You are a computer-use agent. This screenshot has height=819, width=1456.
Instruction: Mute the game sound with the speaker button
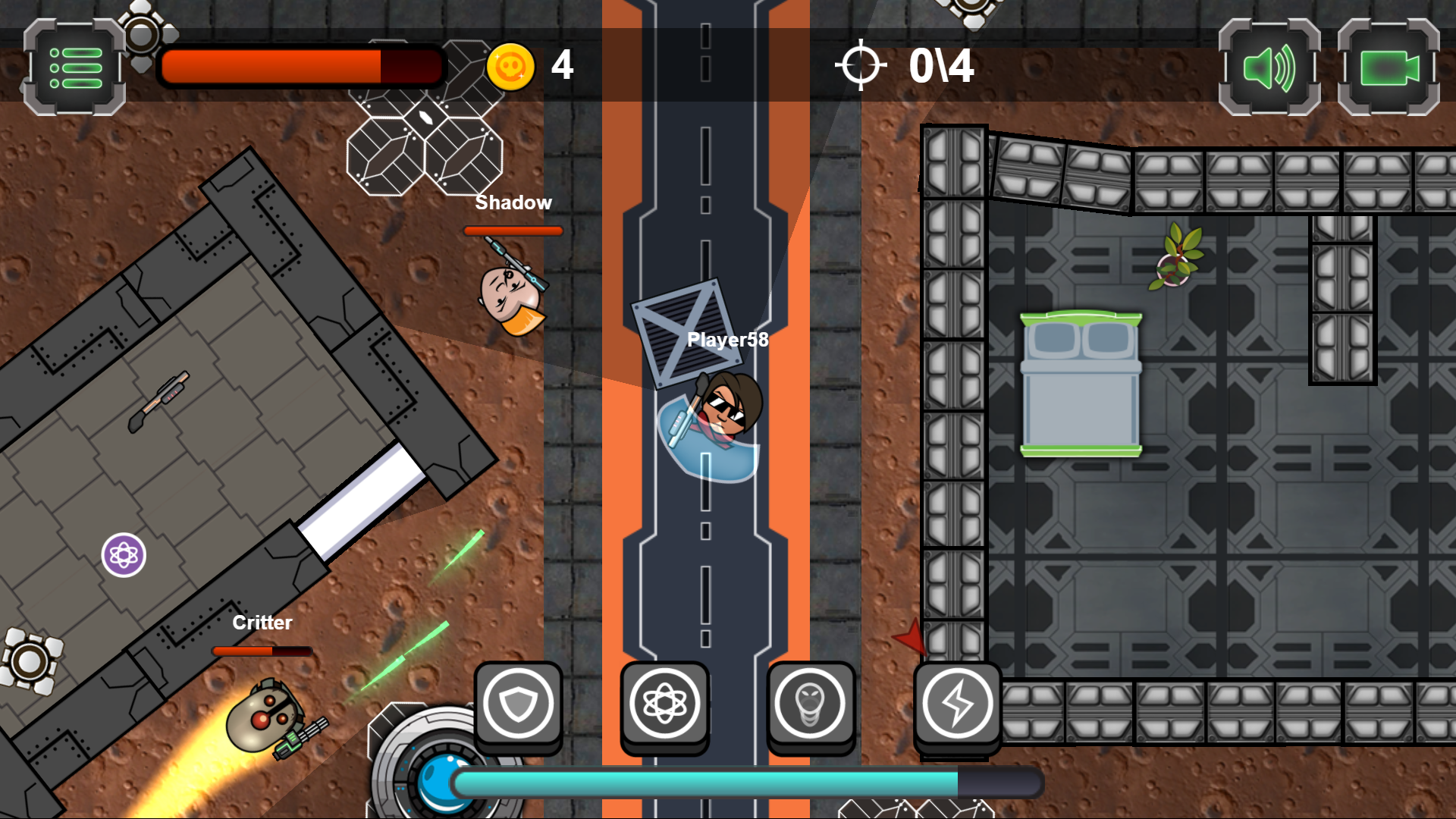tap(1267, 68)
